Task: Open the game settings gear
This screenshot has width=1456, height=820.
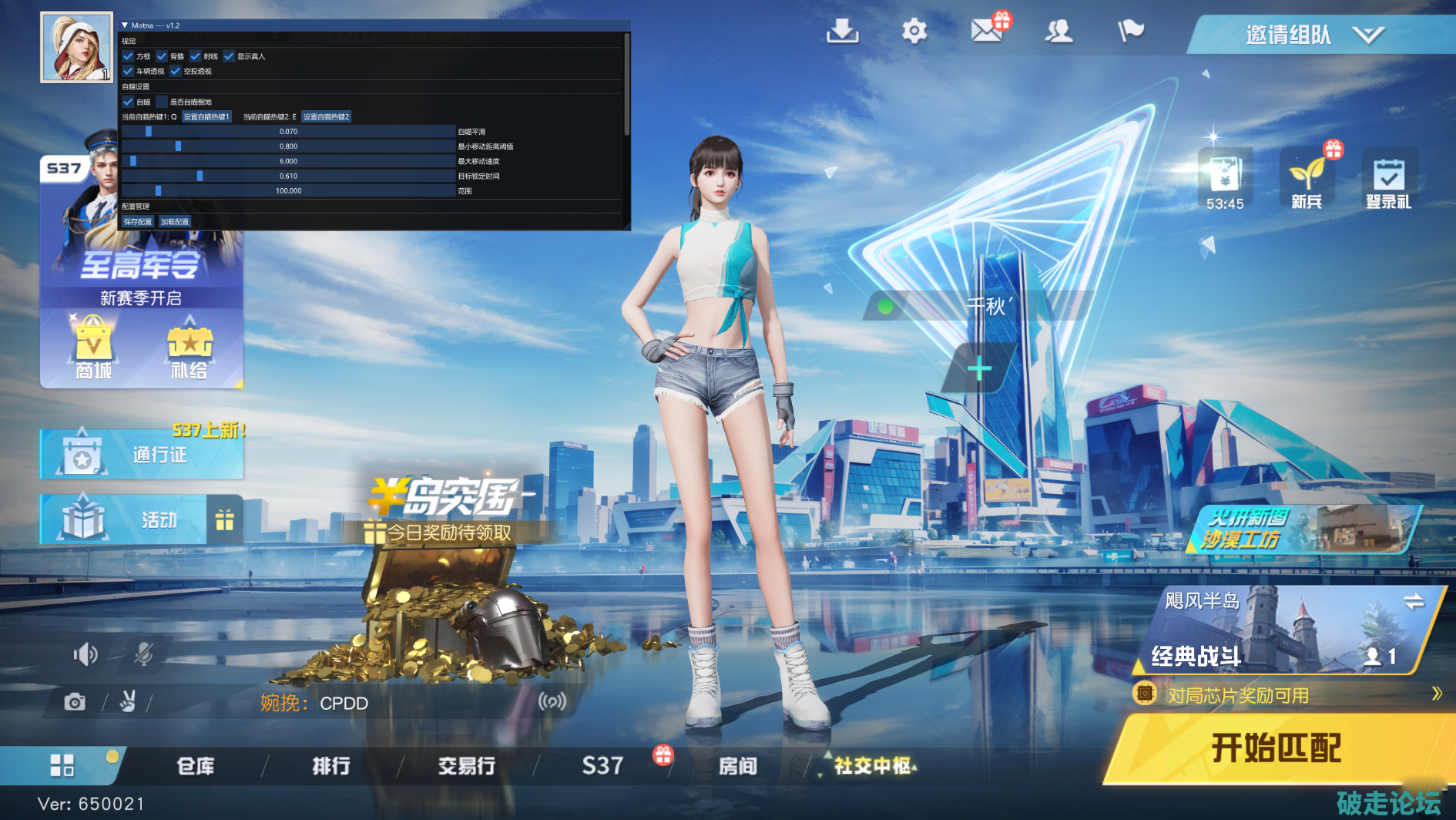Action: [x=914, y=32]
